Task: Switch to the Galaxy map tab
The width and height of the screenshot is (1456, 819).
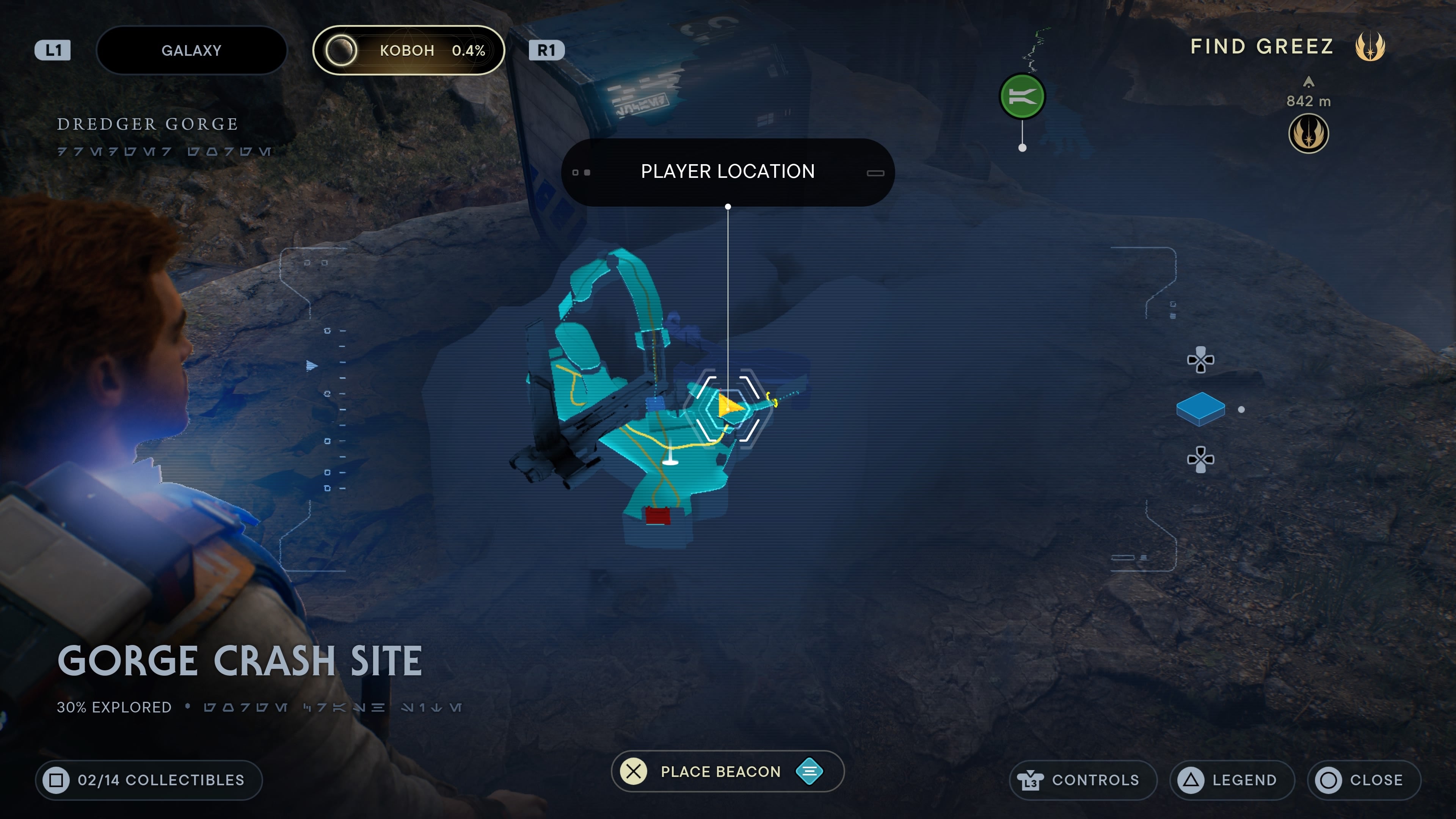Action: pyautogui.click(x=191, y=50)
